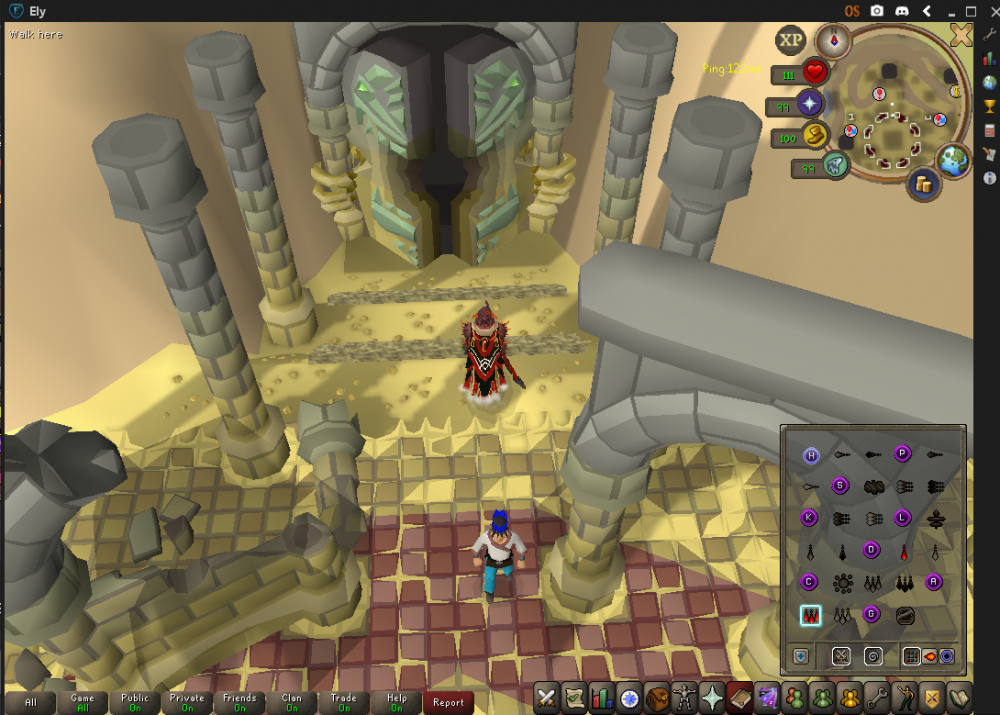Activate the quick-prayers star orb
The height and width of the screenshot is (715, 1000).
(x=809, y=104)
